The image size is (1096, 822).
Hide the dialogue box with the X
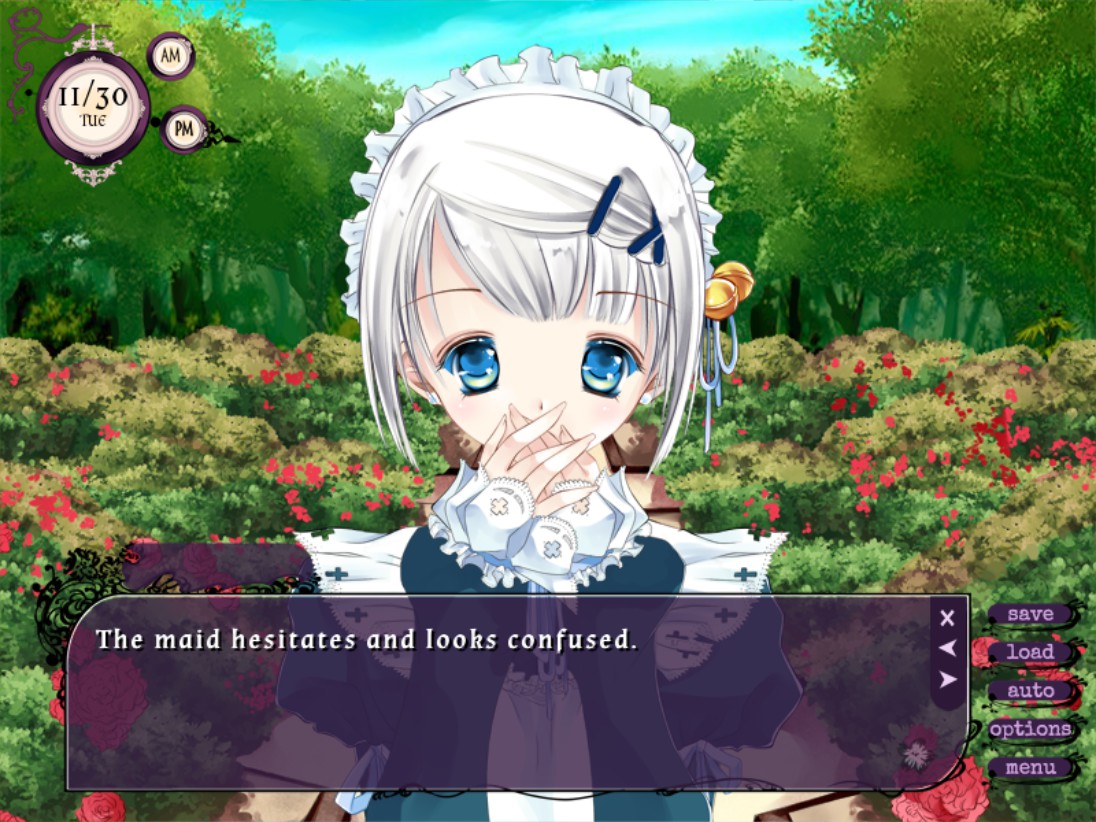pyautogui.click(x=948, y=618)
